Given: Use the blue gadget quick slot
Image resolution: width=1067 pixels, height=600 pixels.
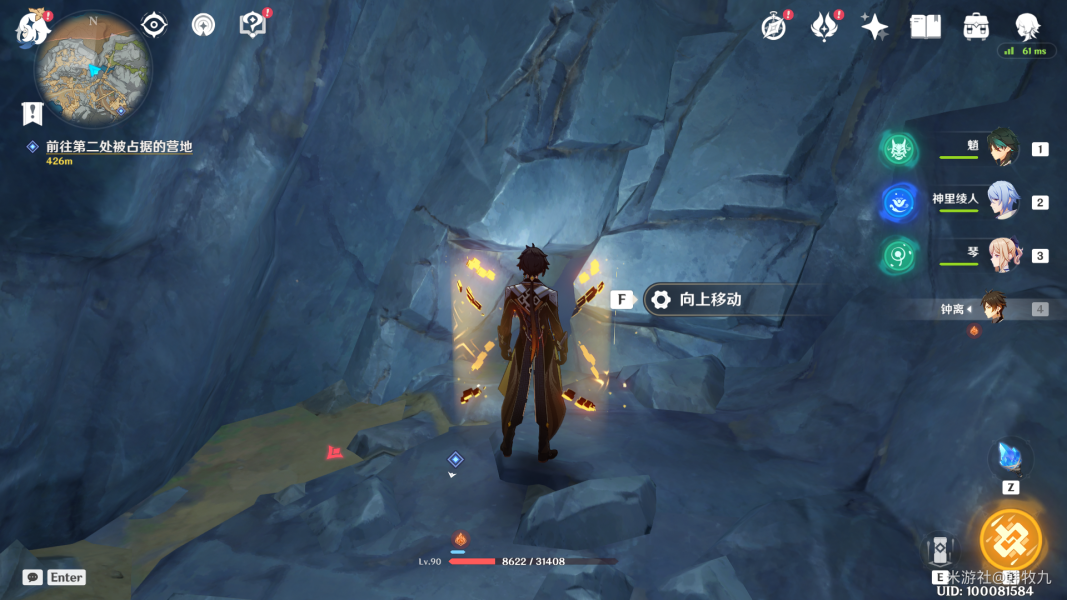Looking at the screenshot, I should (1010, 459).
